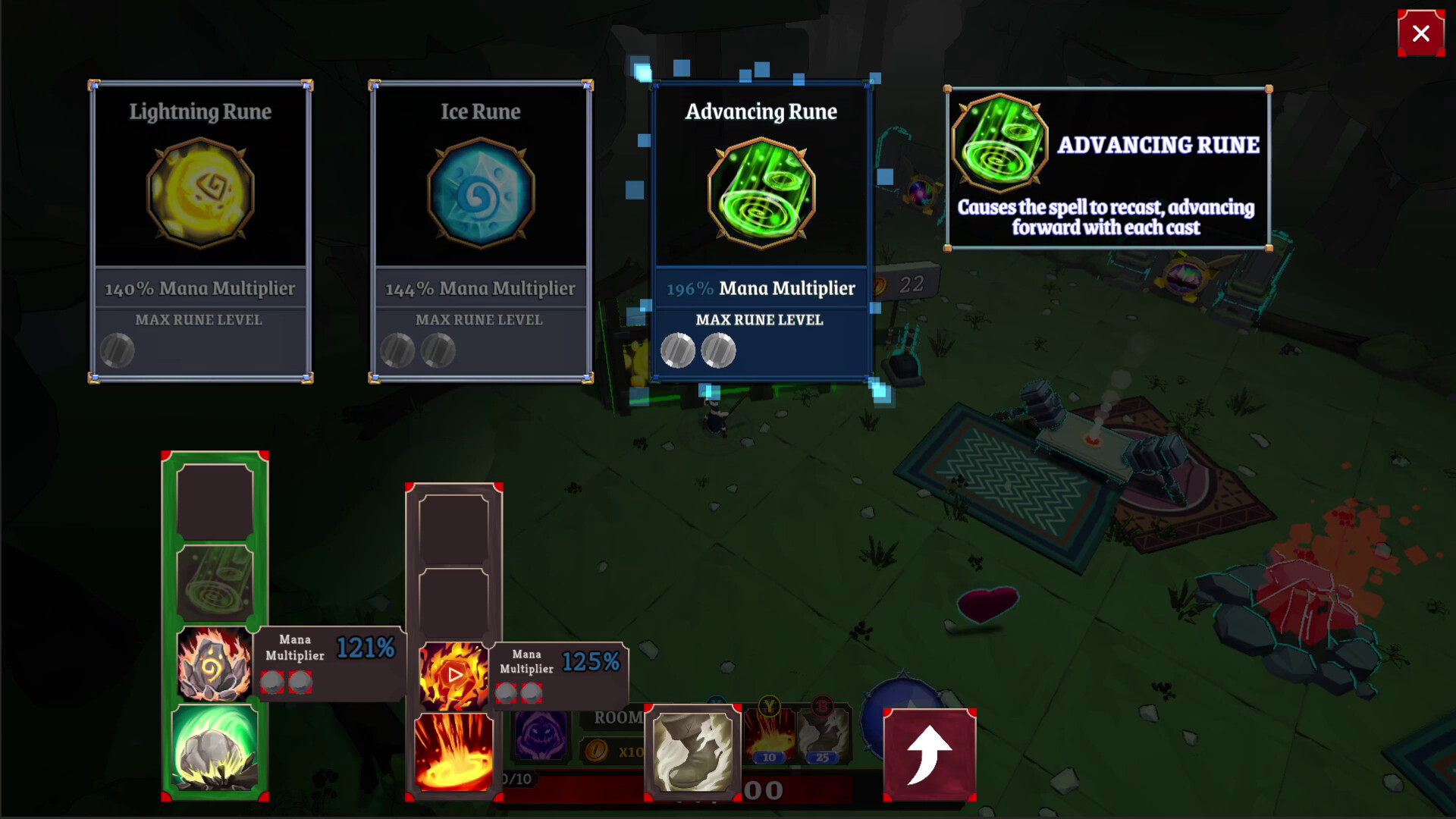Image resolution: width=1456 pixels, height=819 pixels.
Task: Click the boots item icon
Action: [x=692, y=751]
